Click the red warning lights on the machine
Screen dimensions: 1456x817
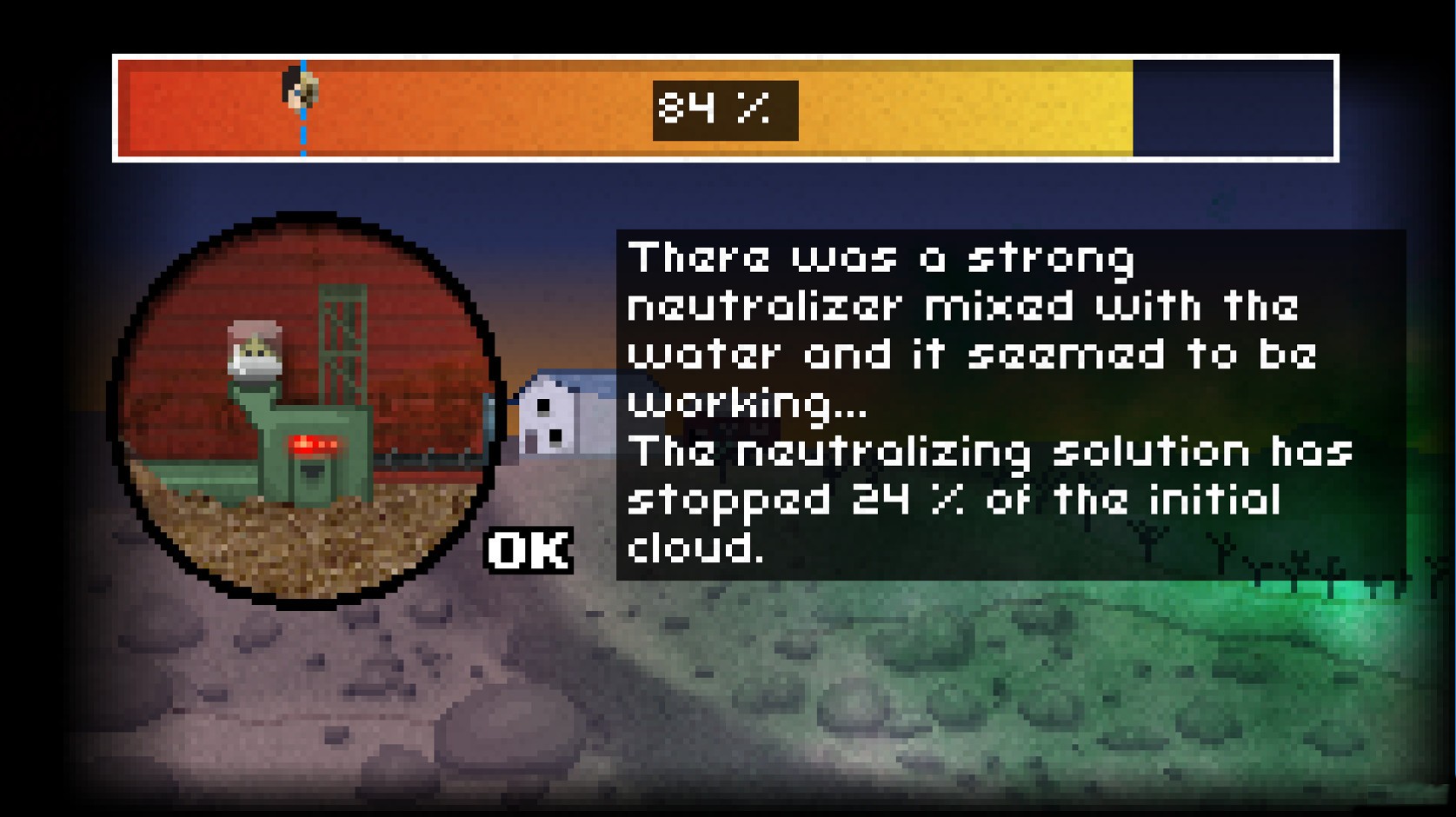coord(316,443)
